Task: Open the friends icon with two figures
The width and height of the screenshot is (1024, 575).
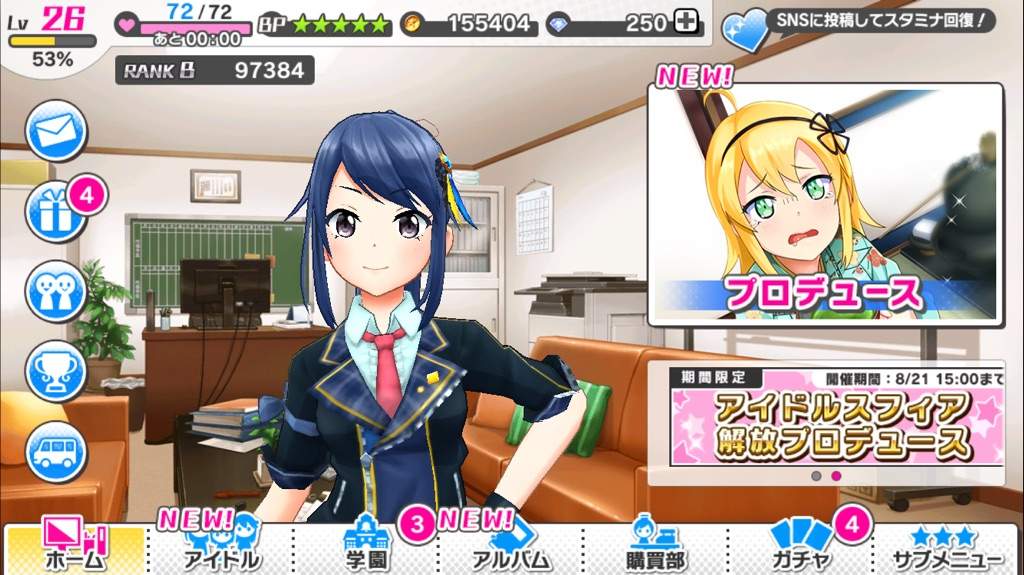Action: pyautogui.click(x=56, y=292)
